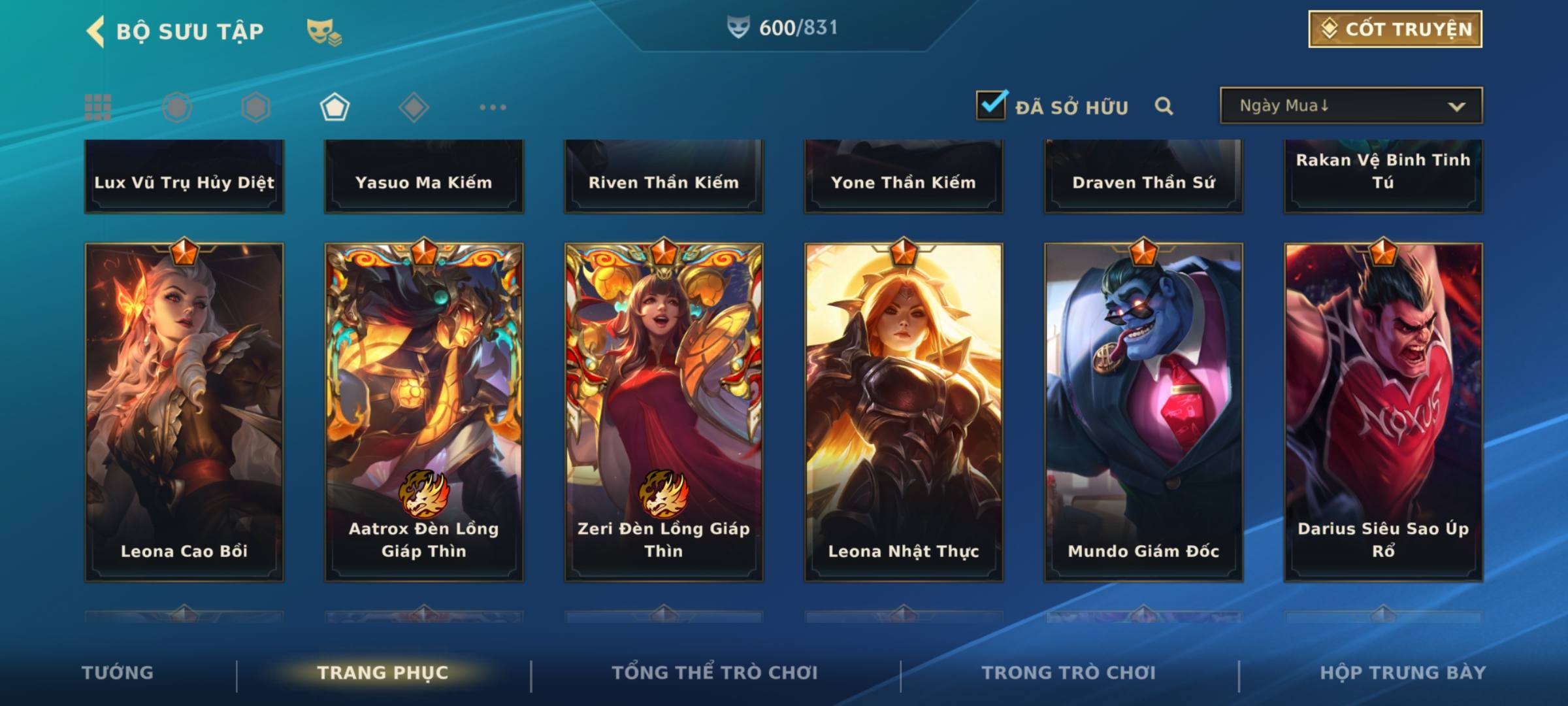
Task: Open the three-dots more filters
Action: (493, 107)
